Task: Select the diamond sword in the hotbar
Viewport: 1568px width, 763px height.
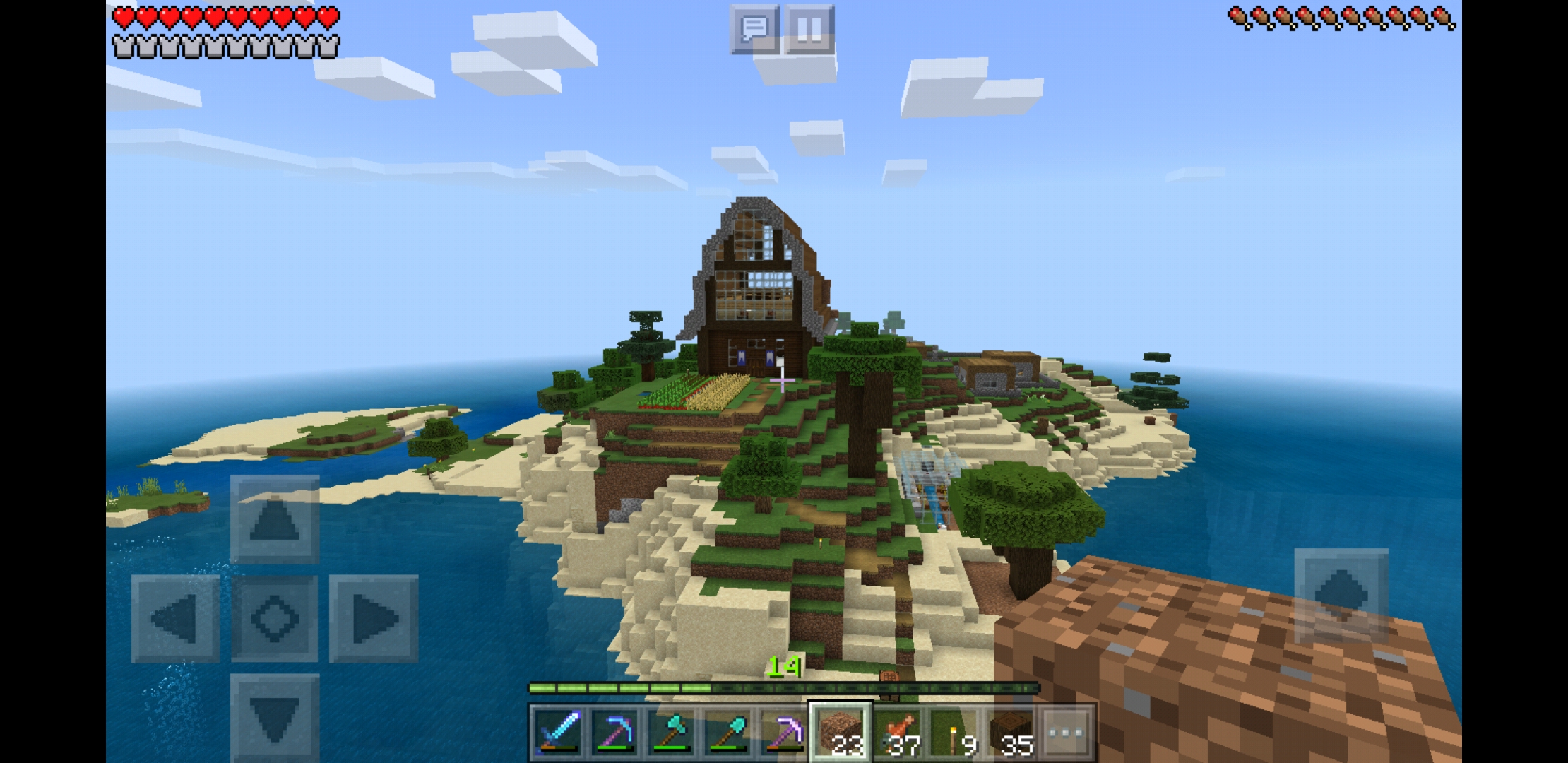Action: [559, 733]
